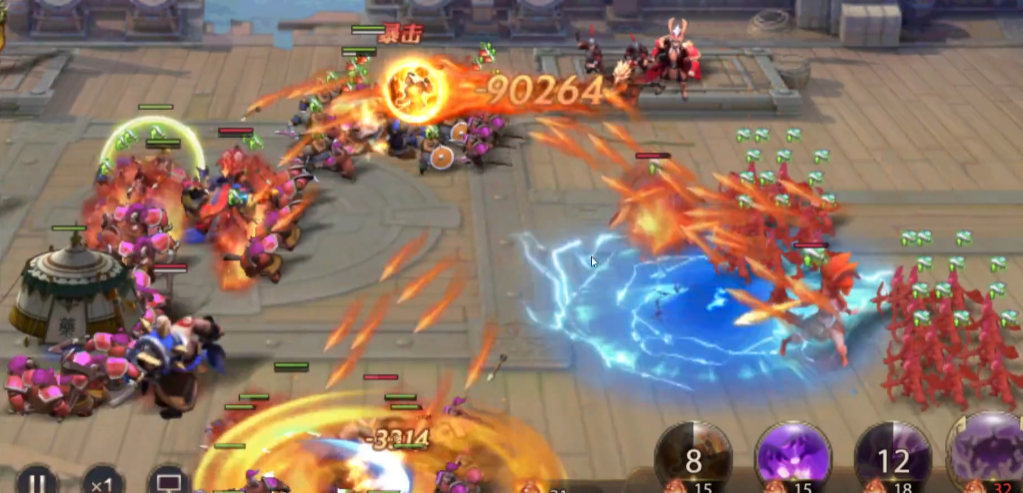
Task: Toggle the x1 battle speed button
Action: (102, 482)
